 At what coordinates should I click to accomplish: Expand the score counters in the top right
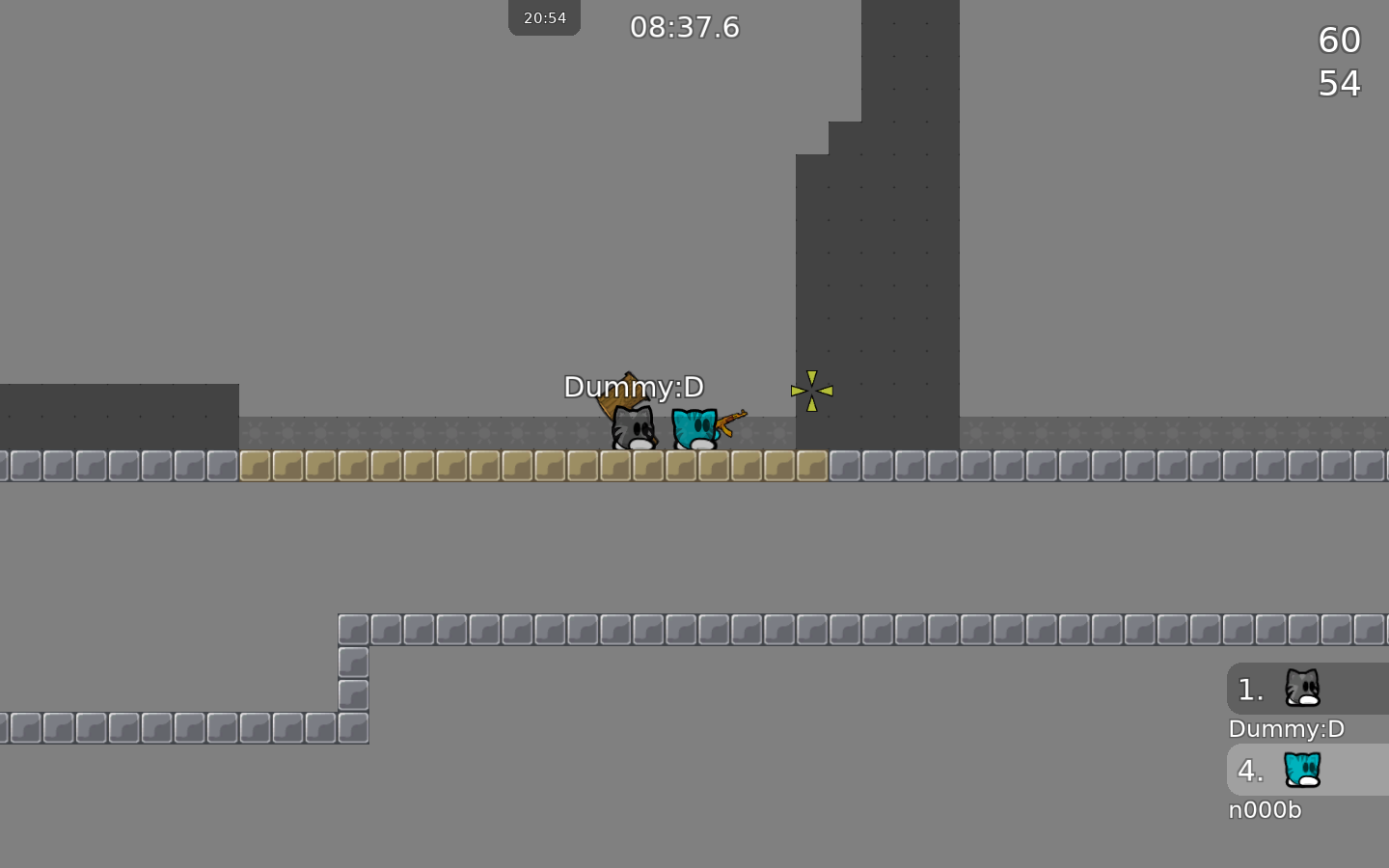pos(1339,62)
